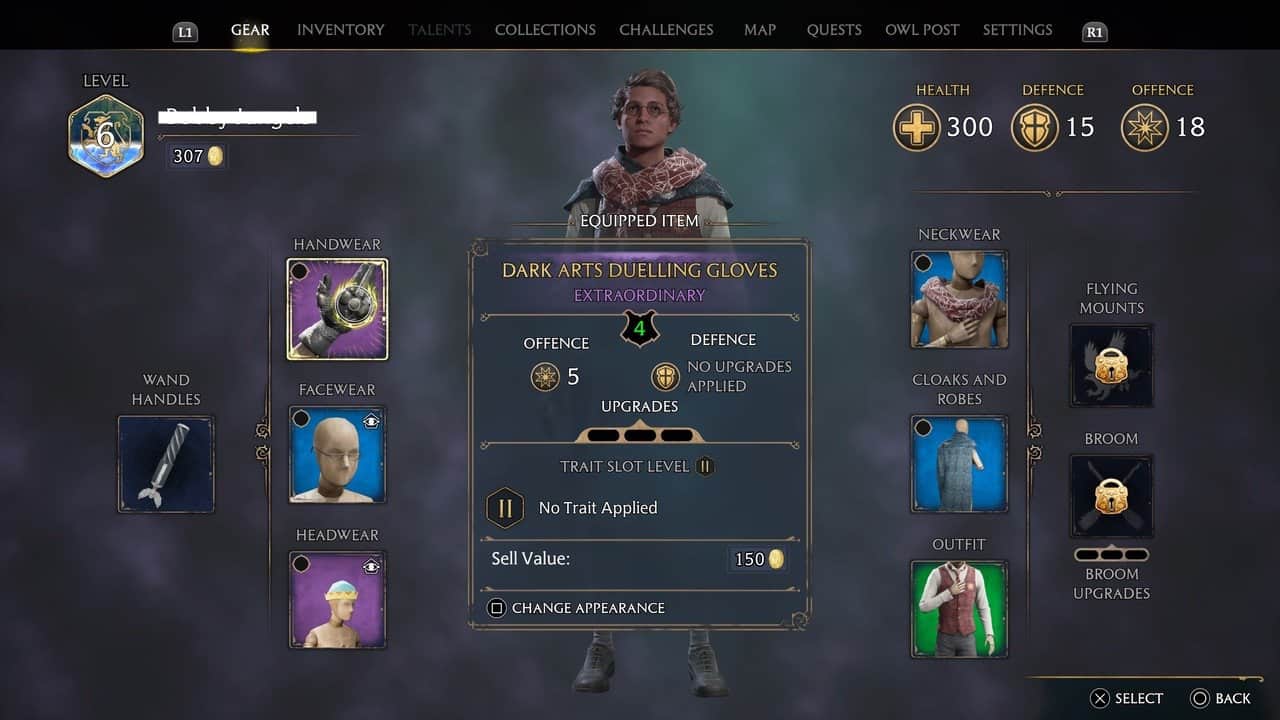Go to the Challenges tab
Viewport: 1280px width, 720px height.
pyautogui.click(x=666, y=30)
